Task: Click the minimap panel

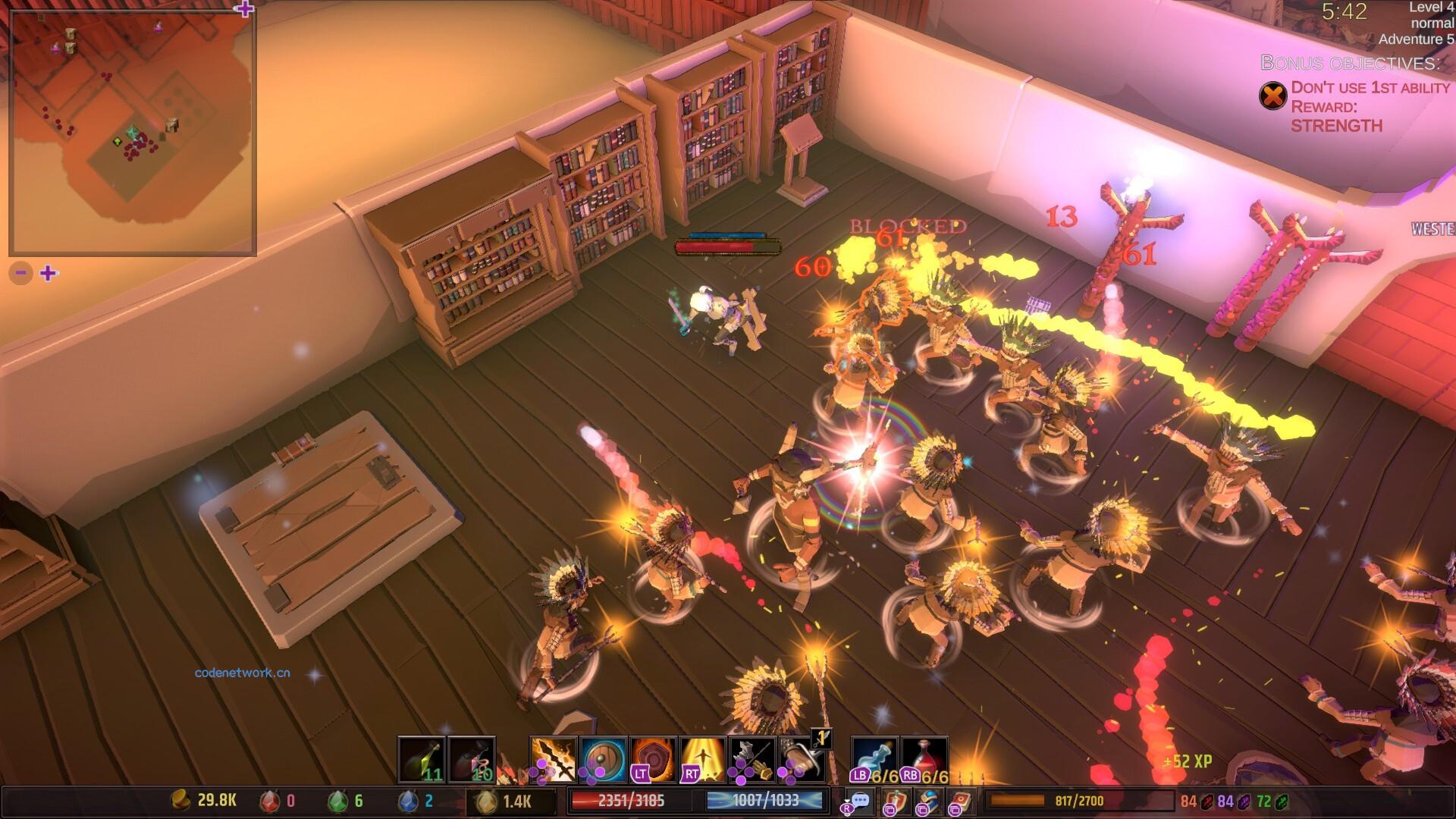Action: point(133,133)
